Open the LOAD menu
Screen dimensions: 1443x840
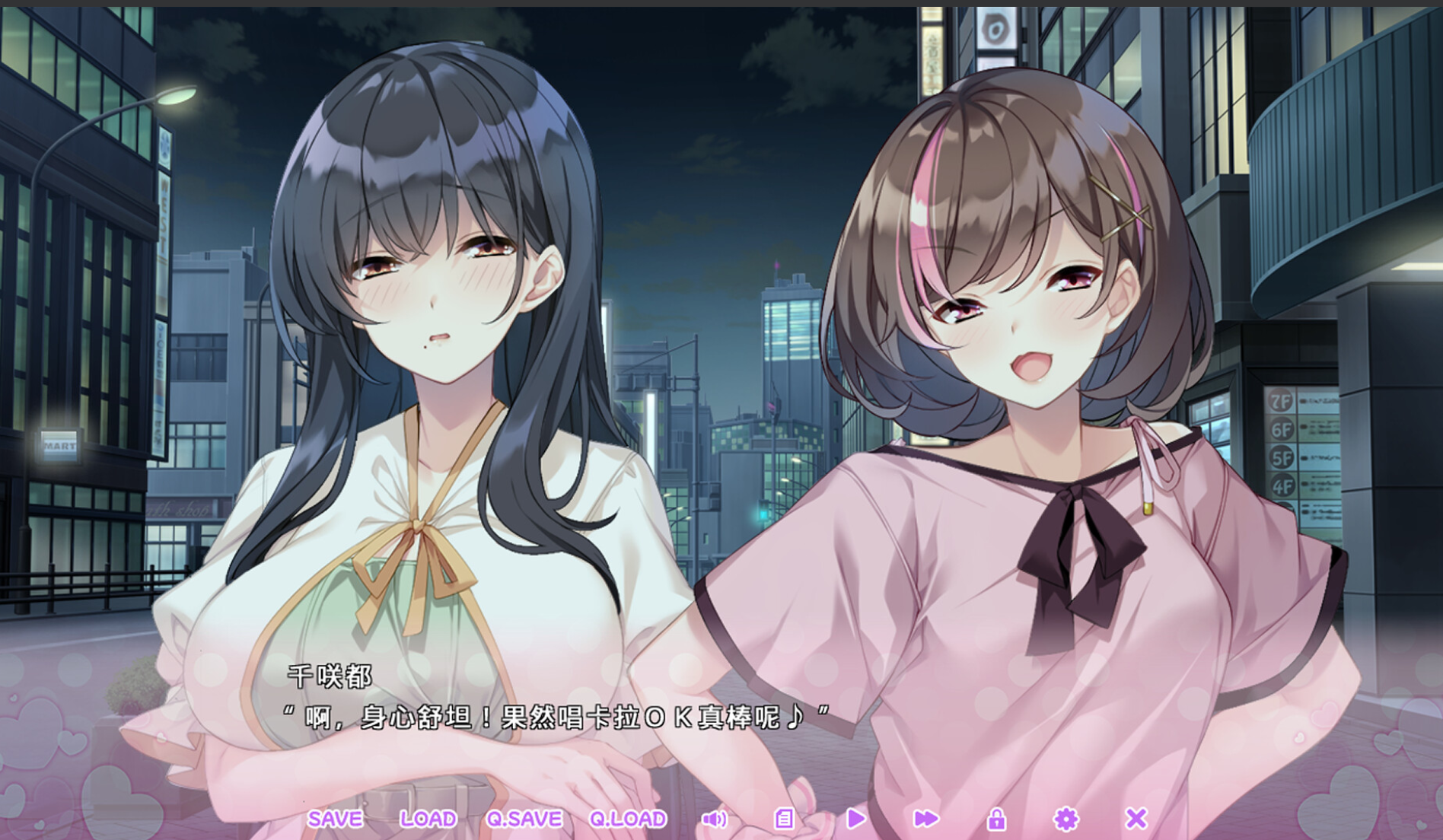(428, 819)
